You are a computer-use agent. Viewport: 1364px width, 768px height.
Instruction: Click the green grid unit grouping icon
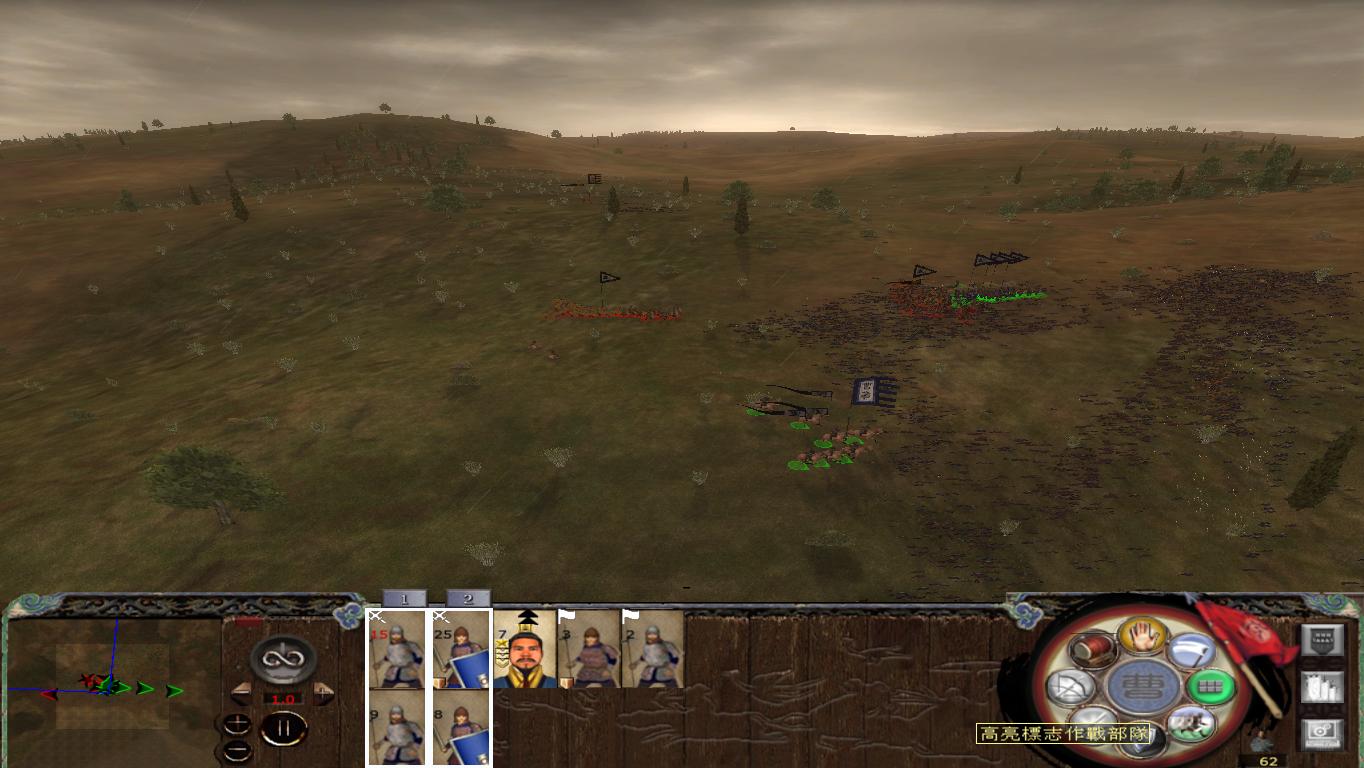click(x=1211, y=686)
